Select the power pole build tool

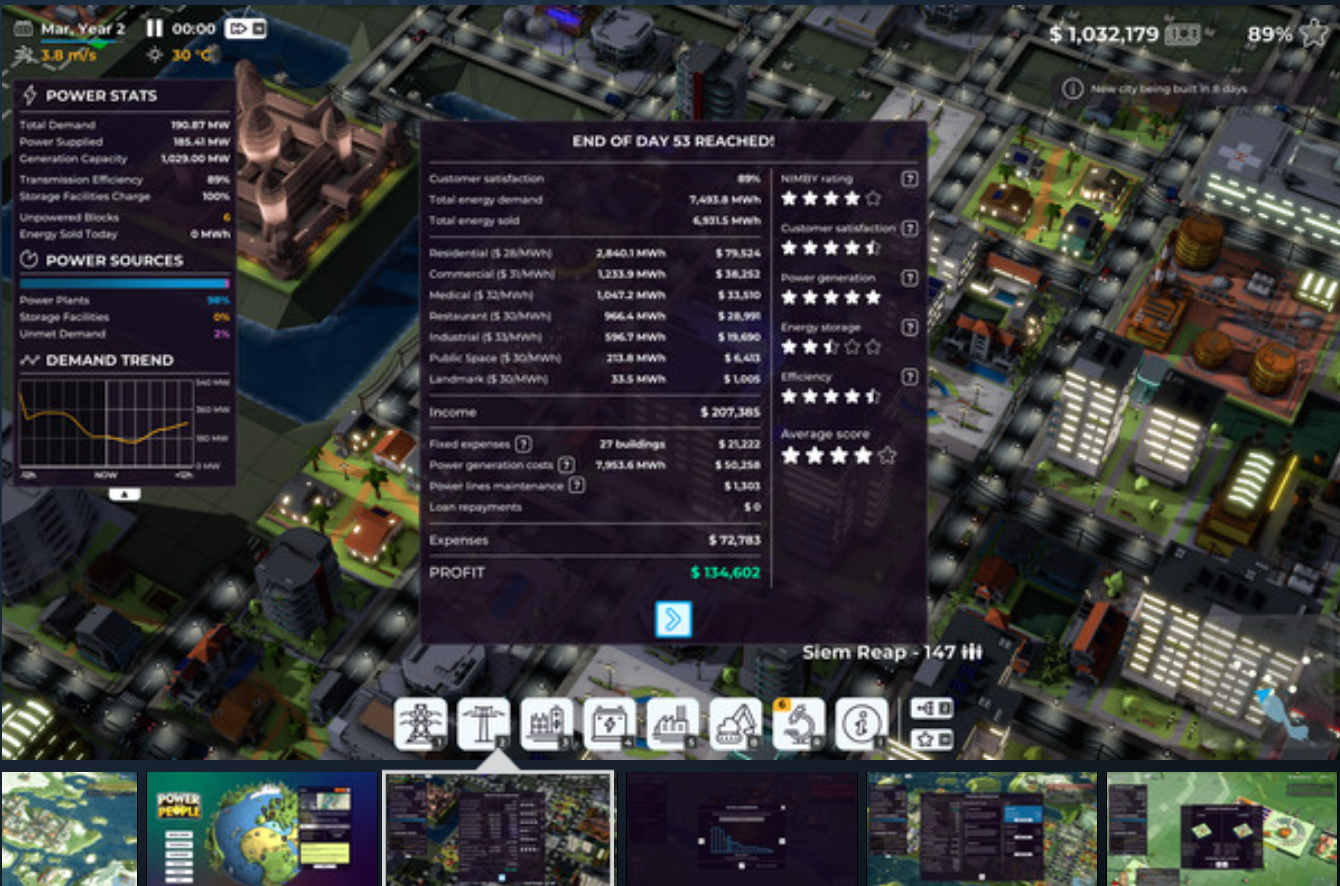484,723
